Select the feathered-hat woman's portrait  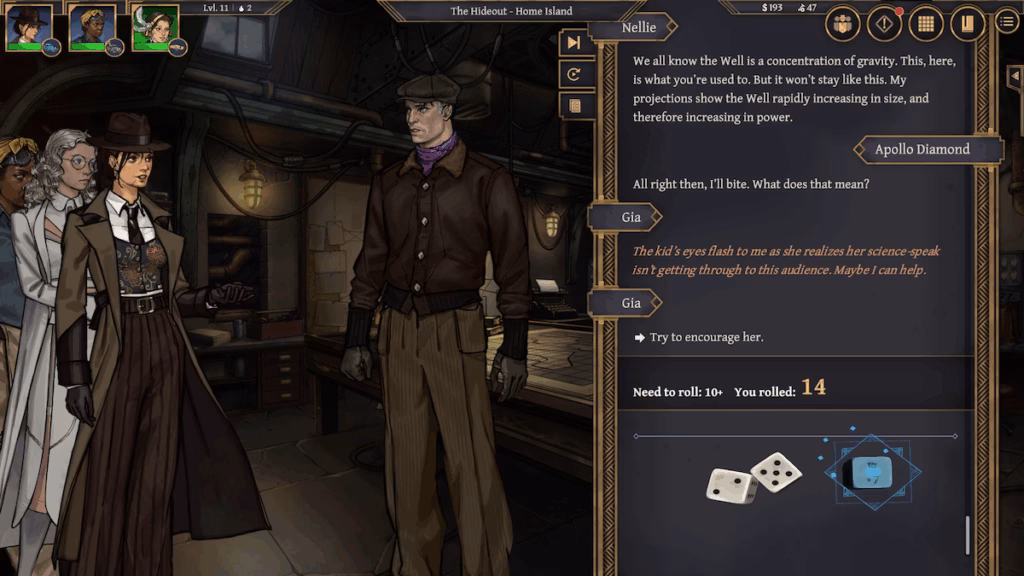[x=155, y=28]
